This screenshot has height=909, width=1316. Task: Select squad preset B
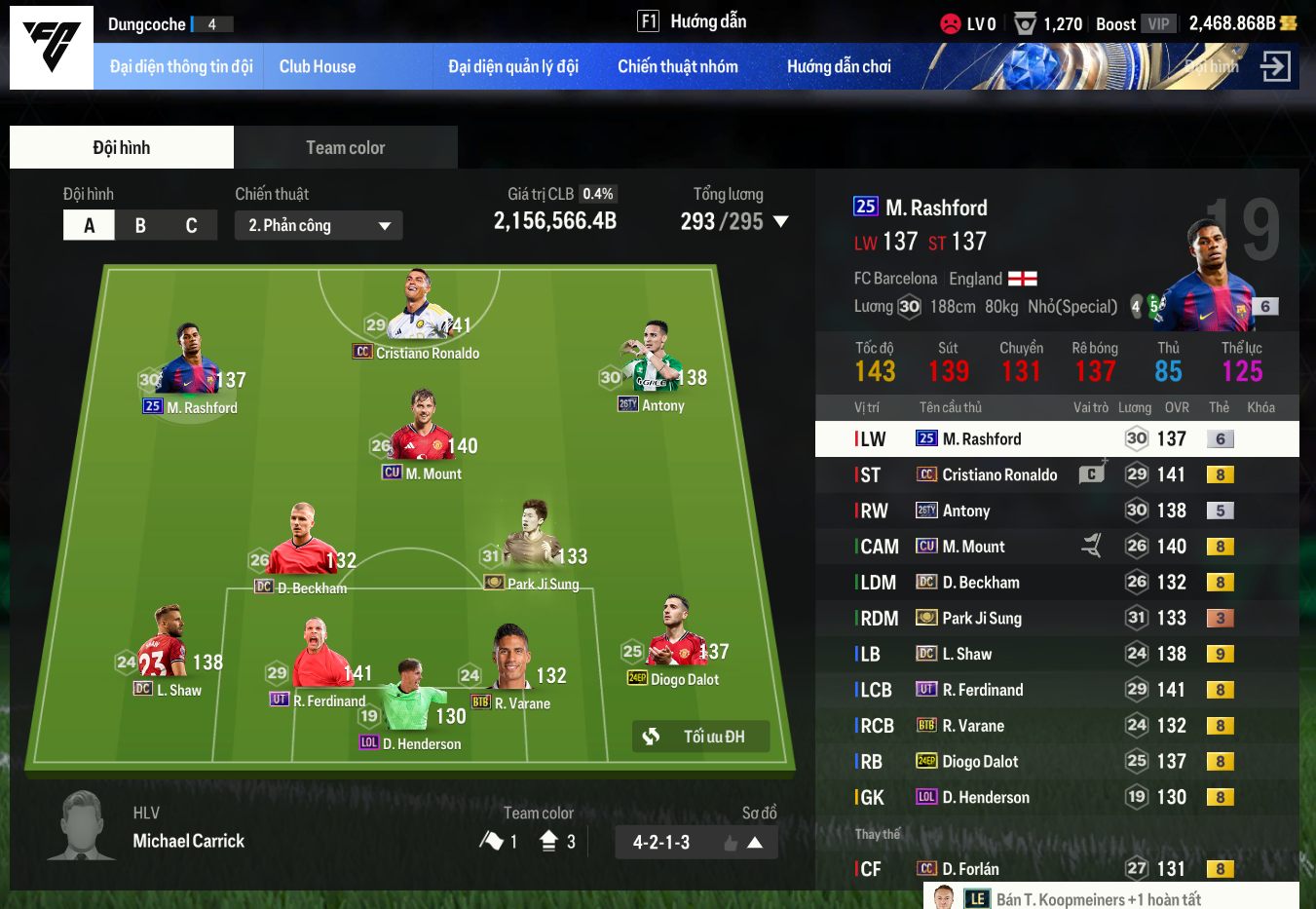(x=140, y=226)
